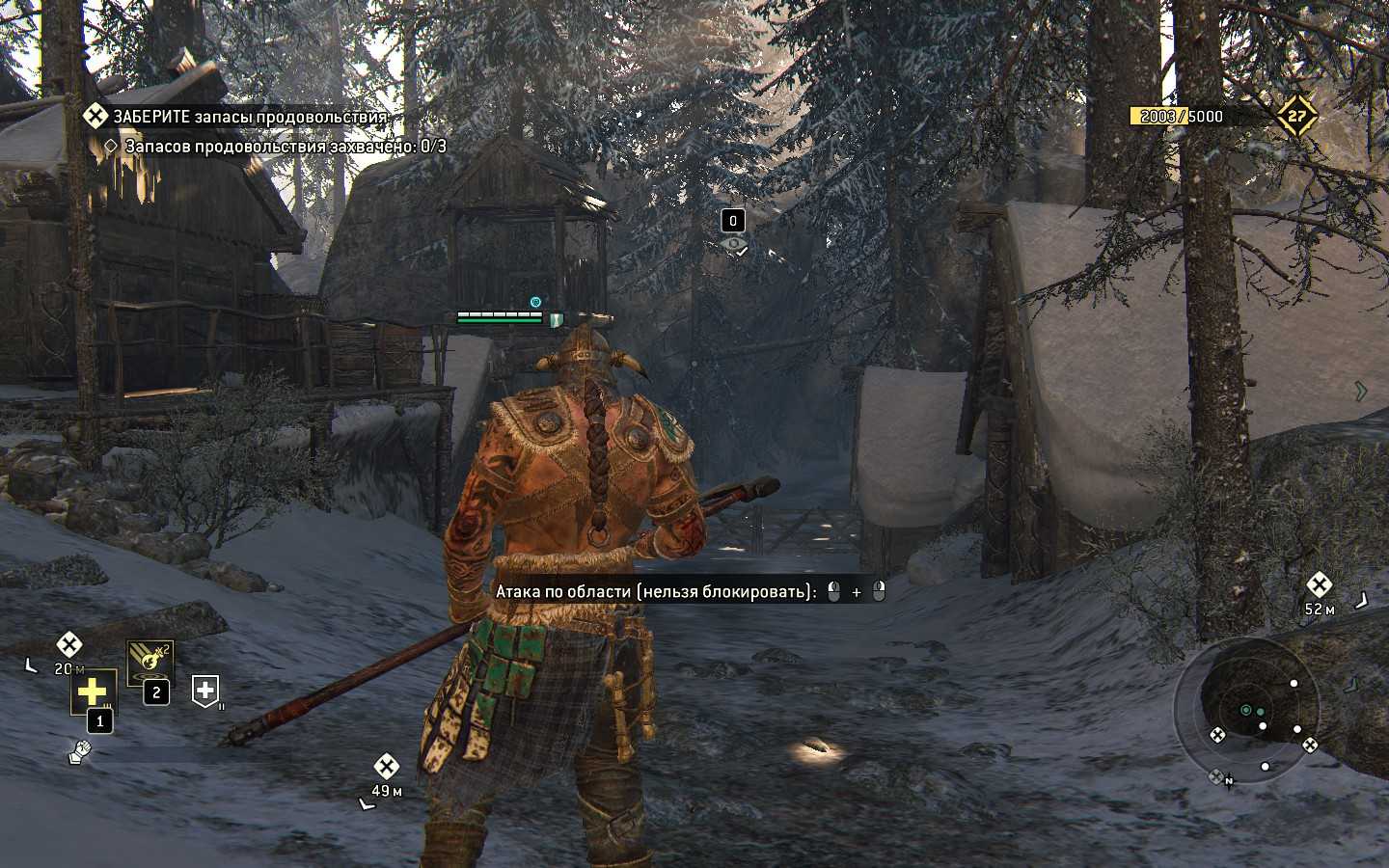Click the 49 m objective marker
The width and height of the screenshot is (1389, 868).
point(386,767)
